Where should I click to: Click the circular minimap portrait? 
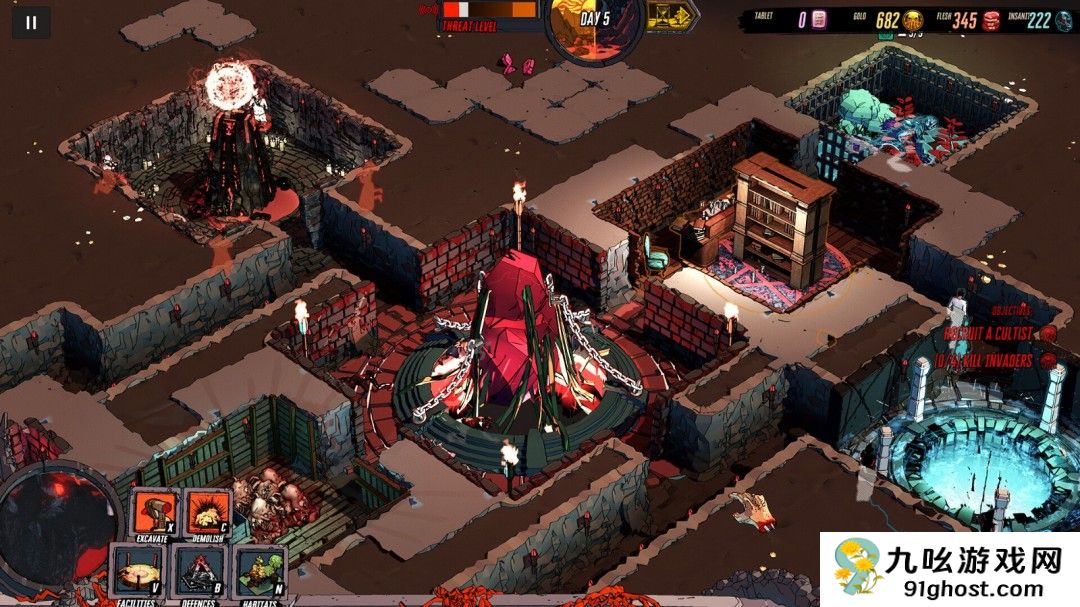[57, 525]
